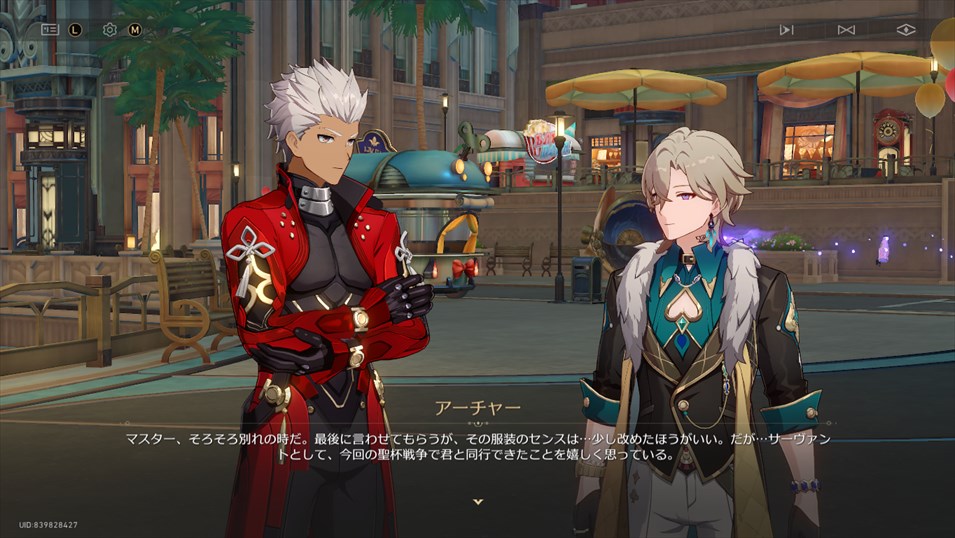Open the dialogue log icon
Viewport: 955px width, 538px height.
[49, 29]
